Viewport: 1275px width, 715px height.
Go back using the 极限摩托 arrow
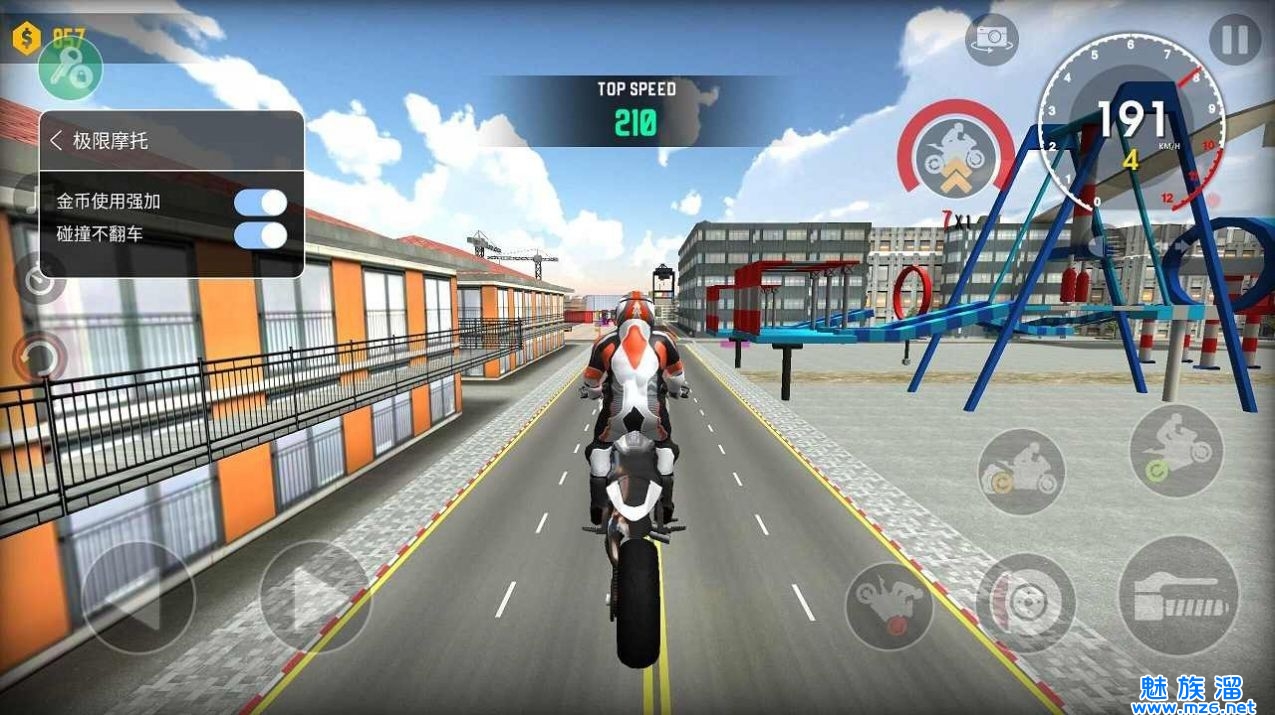(56, 141)
